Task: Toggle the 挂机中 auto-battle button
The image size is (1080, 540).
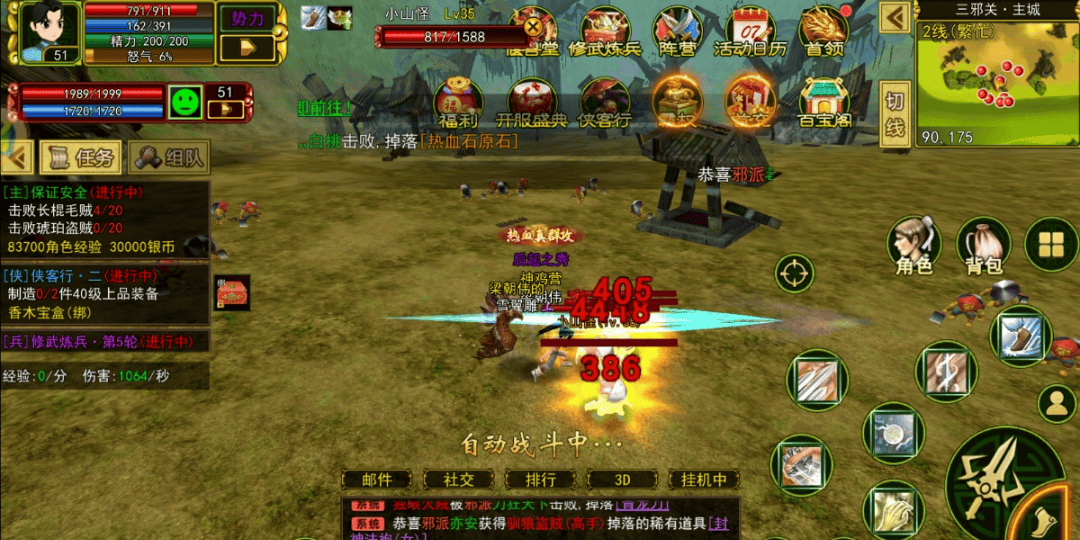Action: (703, 480)
